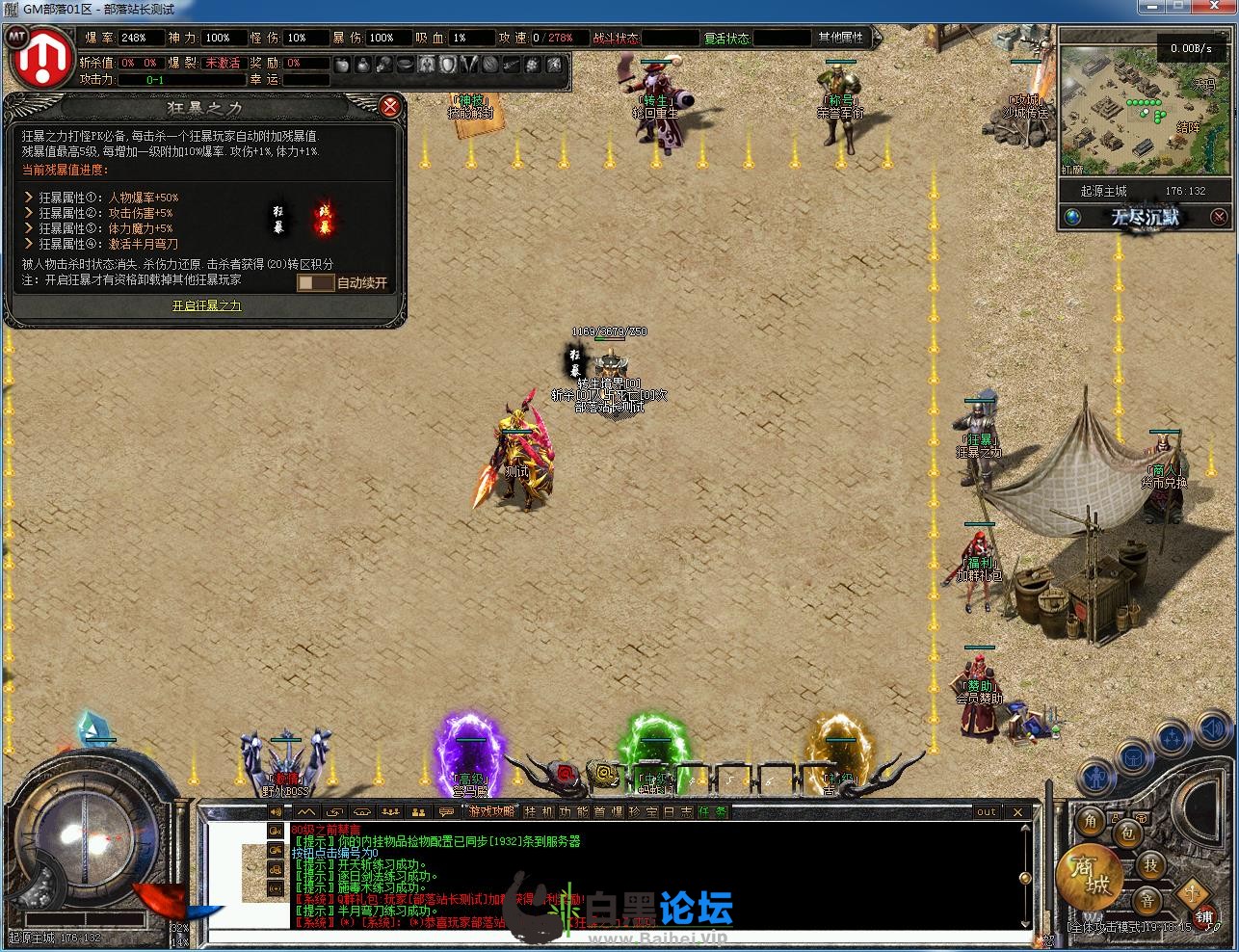Open the 包 bag inventory
Viewport: 1239px width, 952px height.
point(1126,833)
